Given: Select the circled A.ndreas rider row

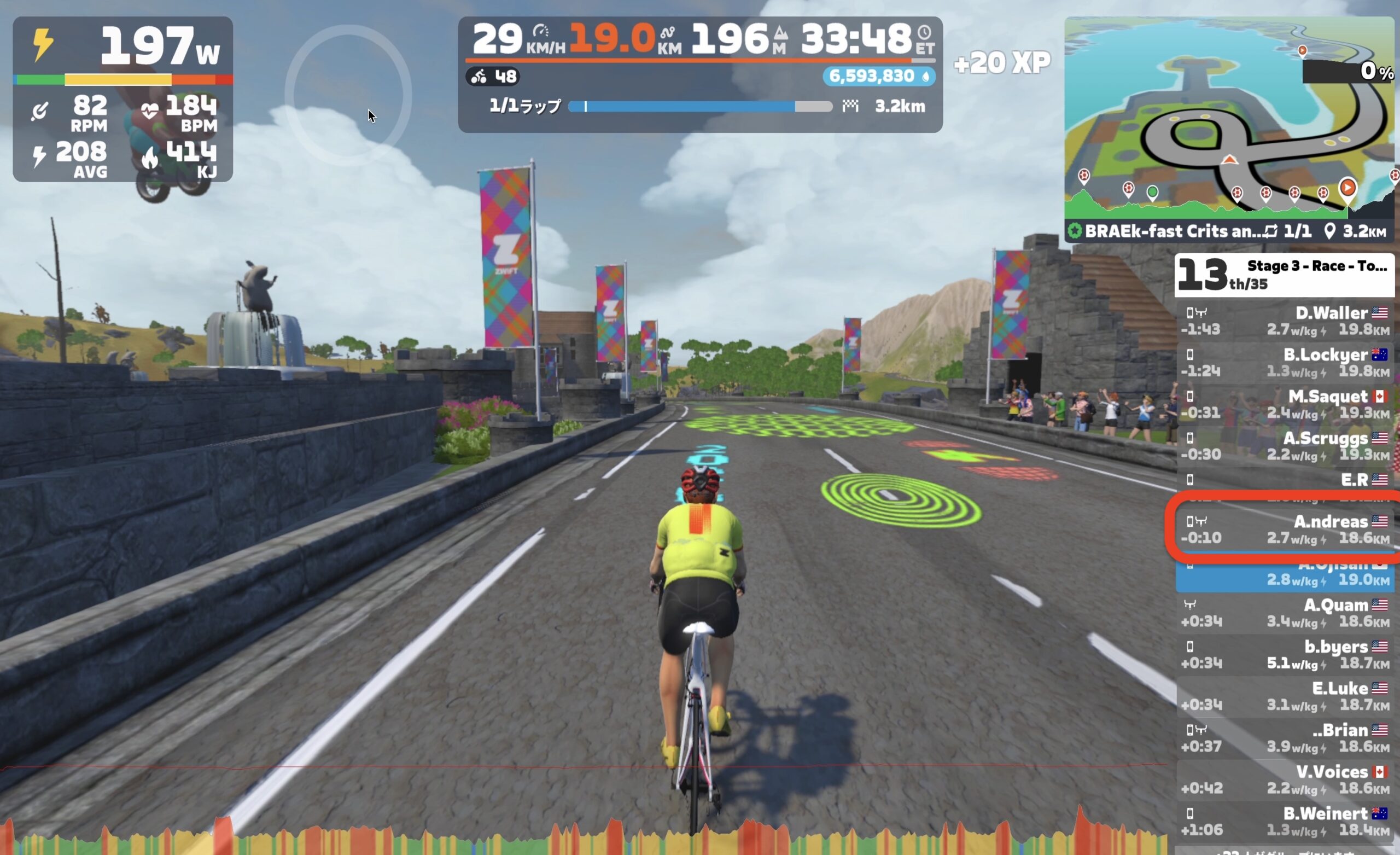Looking at the screenshot, I should coord(1284,530).
